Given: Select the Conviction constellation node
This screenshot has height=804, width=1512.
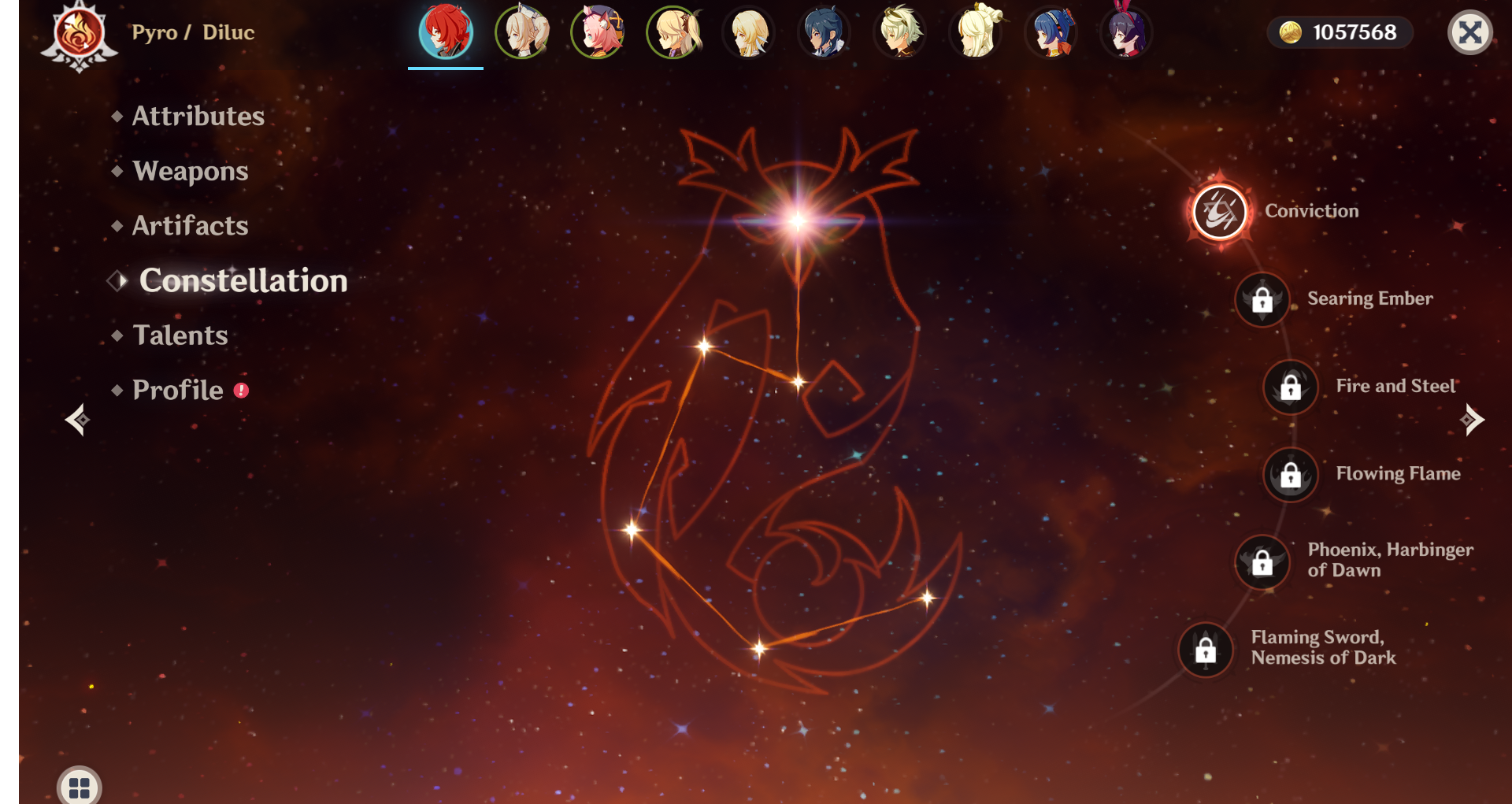Looking at the screenshot, I should click(1220, 212).
